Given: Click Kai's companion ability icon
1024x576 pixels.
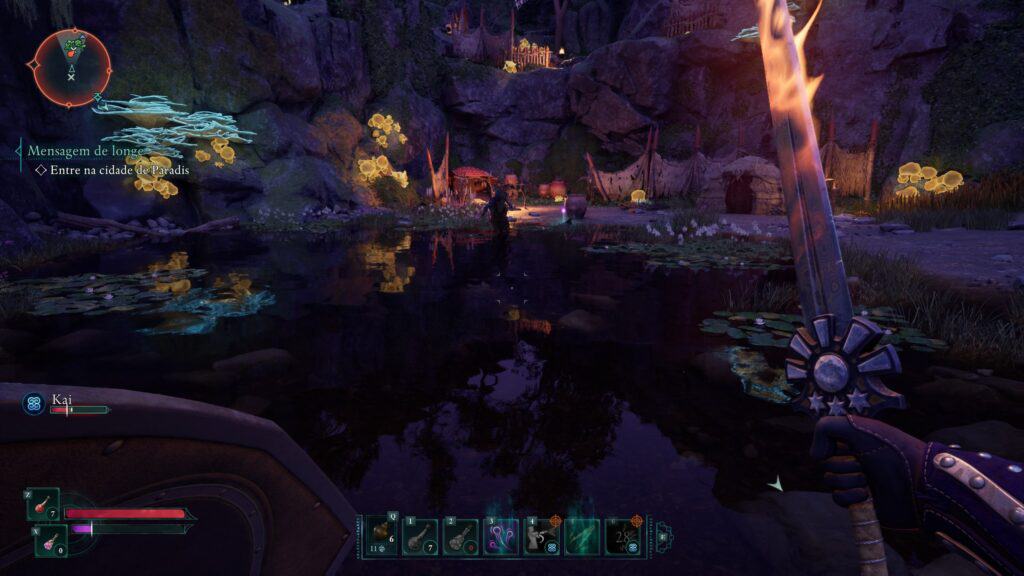Looking at the screenshot, I should coord(34,405).
